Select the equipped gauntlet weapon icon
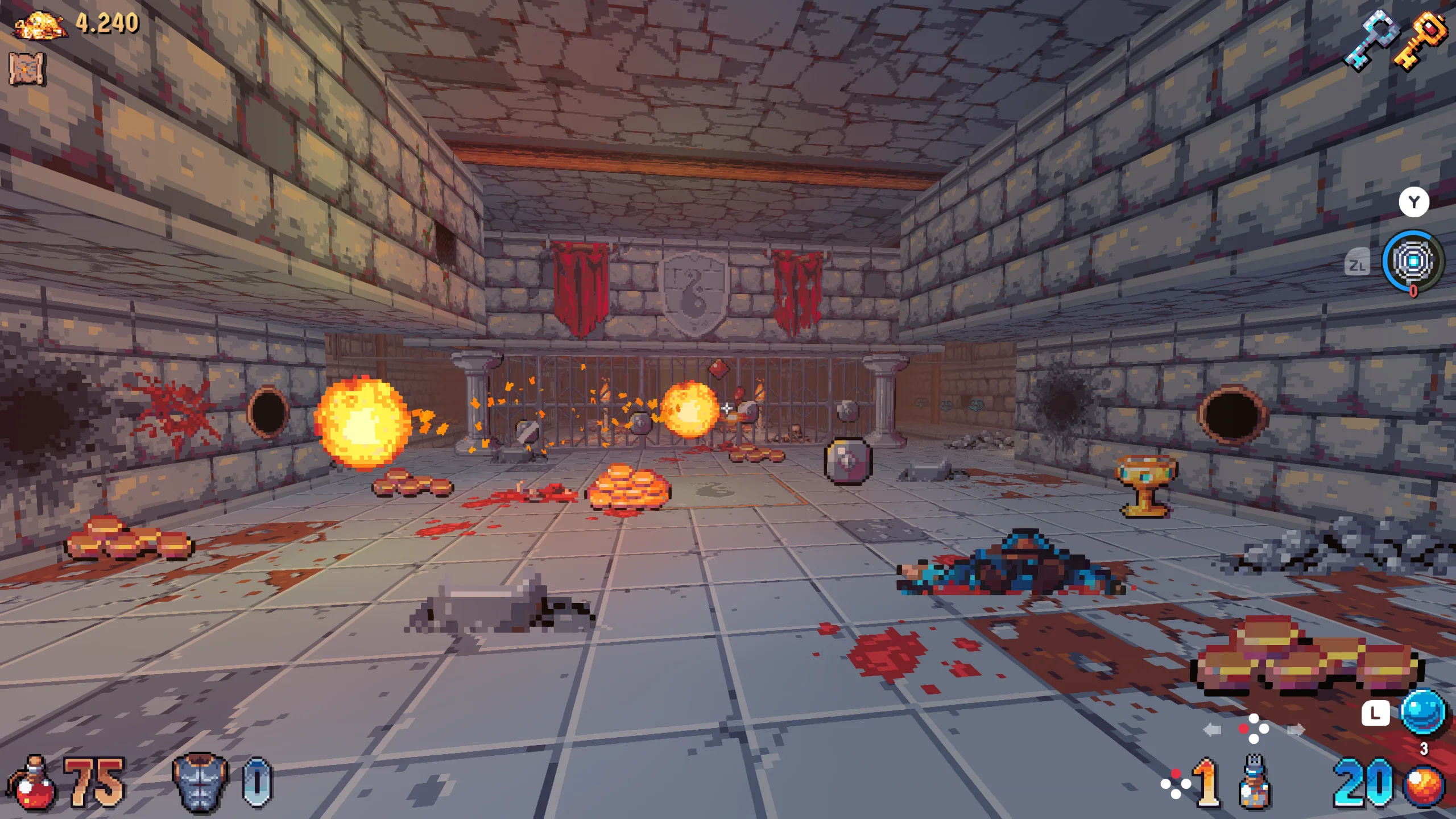 click(x=1254, y=781)
